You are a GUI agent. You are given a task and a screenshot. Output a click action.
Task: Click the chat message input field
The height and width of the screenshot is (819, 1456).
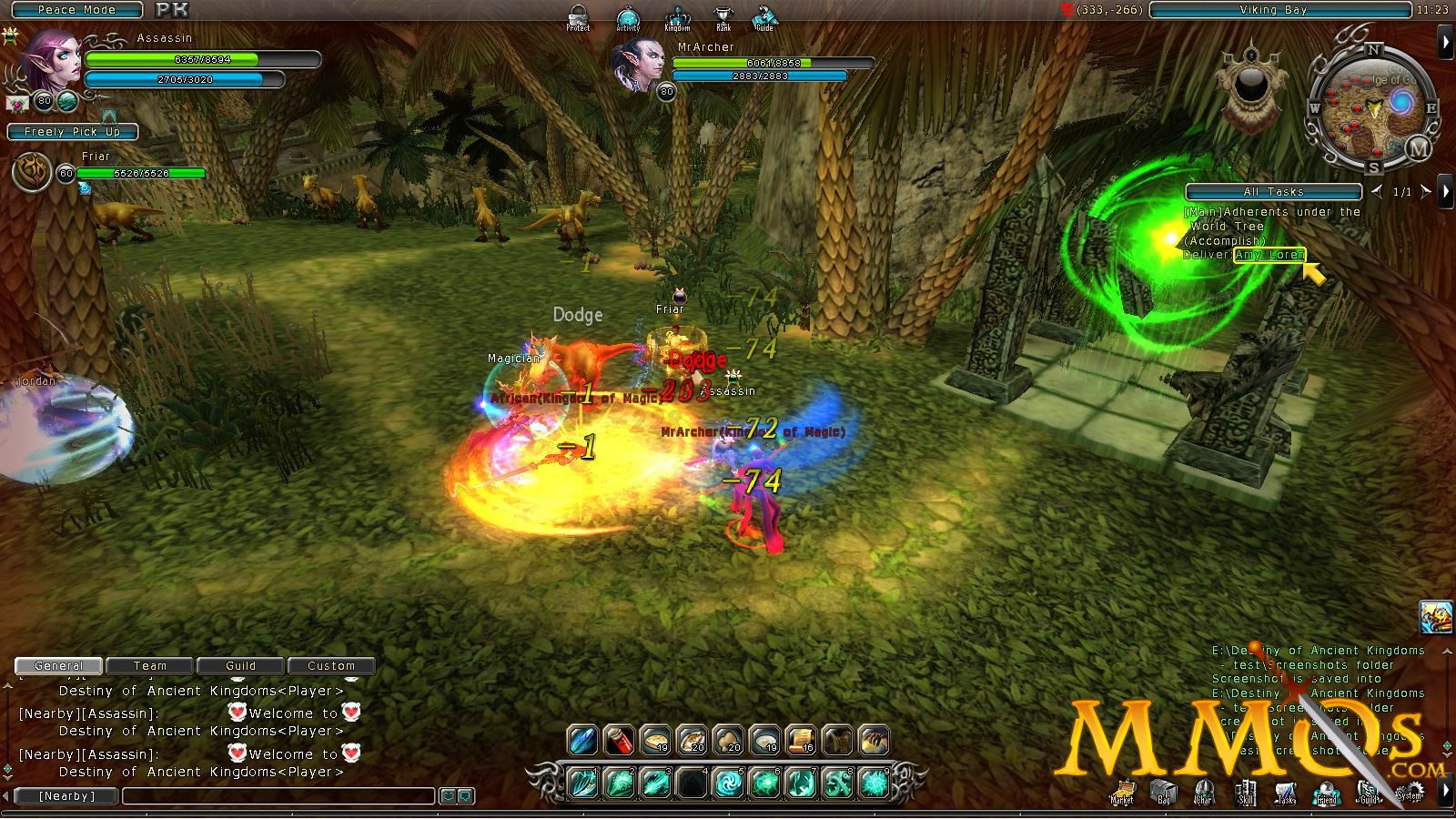(273, 795)
